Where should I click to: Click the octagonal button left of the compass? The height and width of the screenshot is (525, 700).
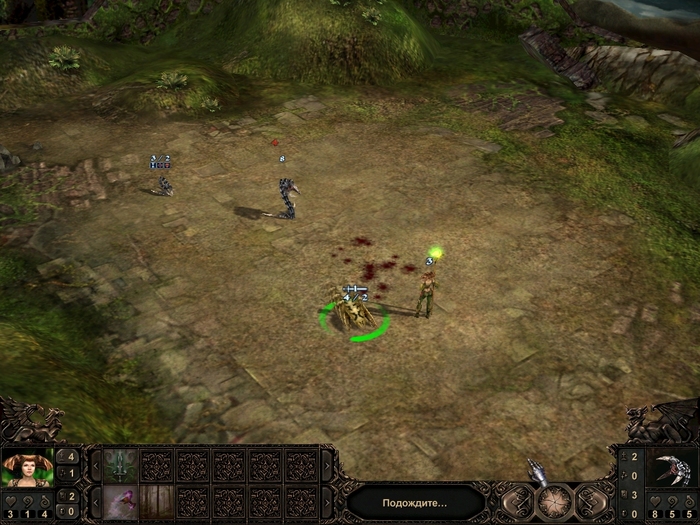pyautogui.click(x=519, y=501)
